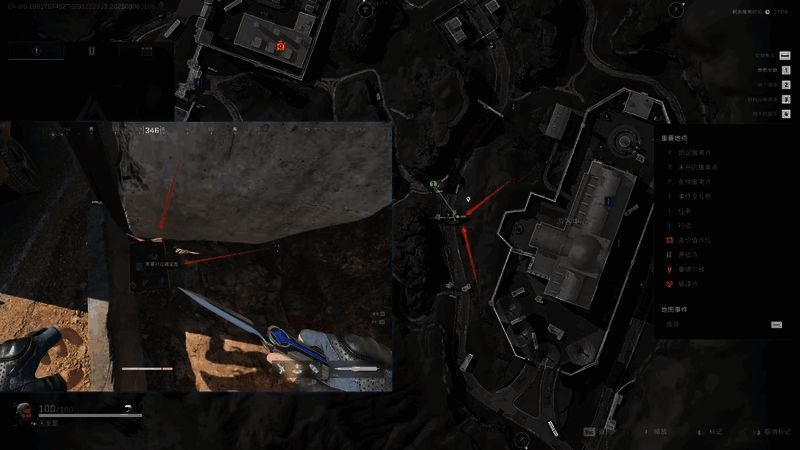Switch to the middle map tab

[x=91, y=50]
